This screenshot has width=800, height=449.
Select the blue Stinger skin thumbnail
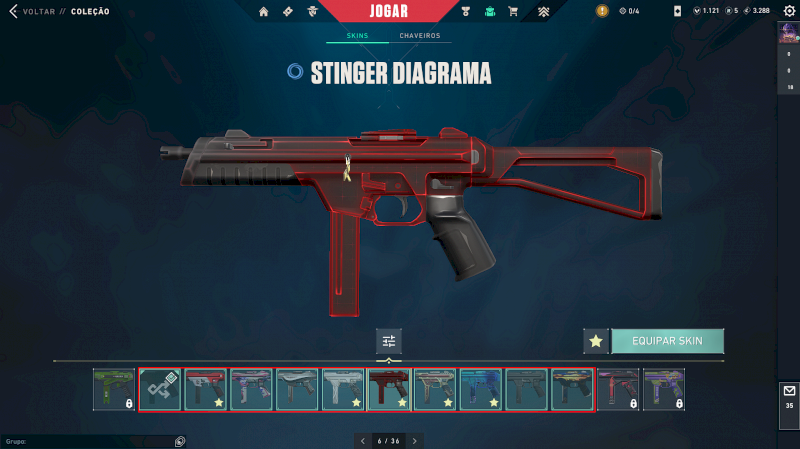481,389
